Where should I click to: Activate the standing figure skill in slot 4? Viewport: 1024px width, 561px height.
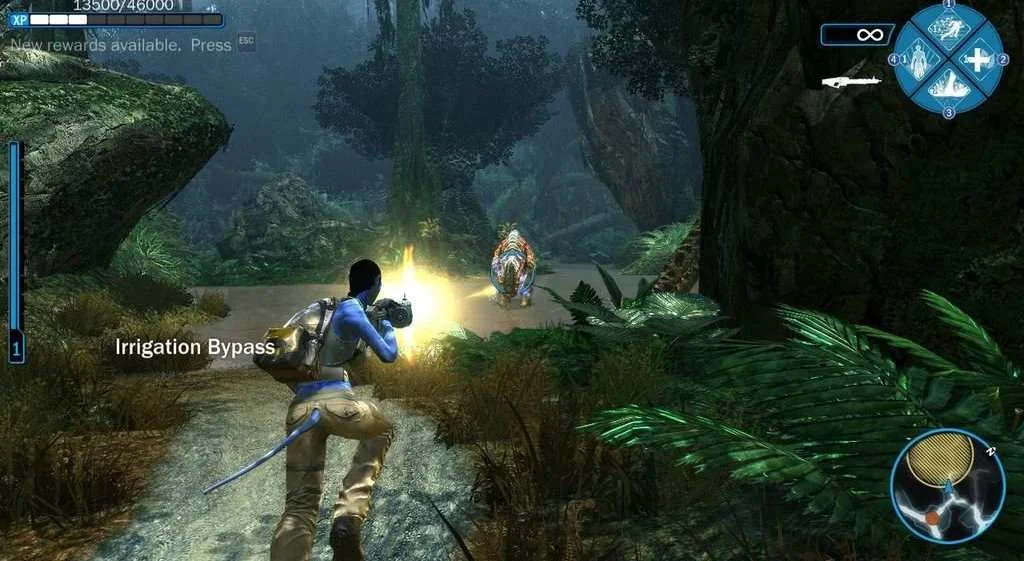pyautogui.click(x=919, y=59)
